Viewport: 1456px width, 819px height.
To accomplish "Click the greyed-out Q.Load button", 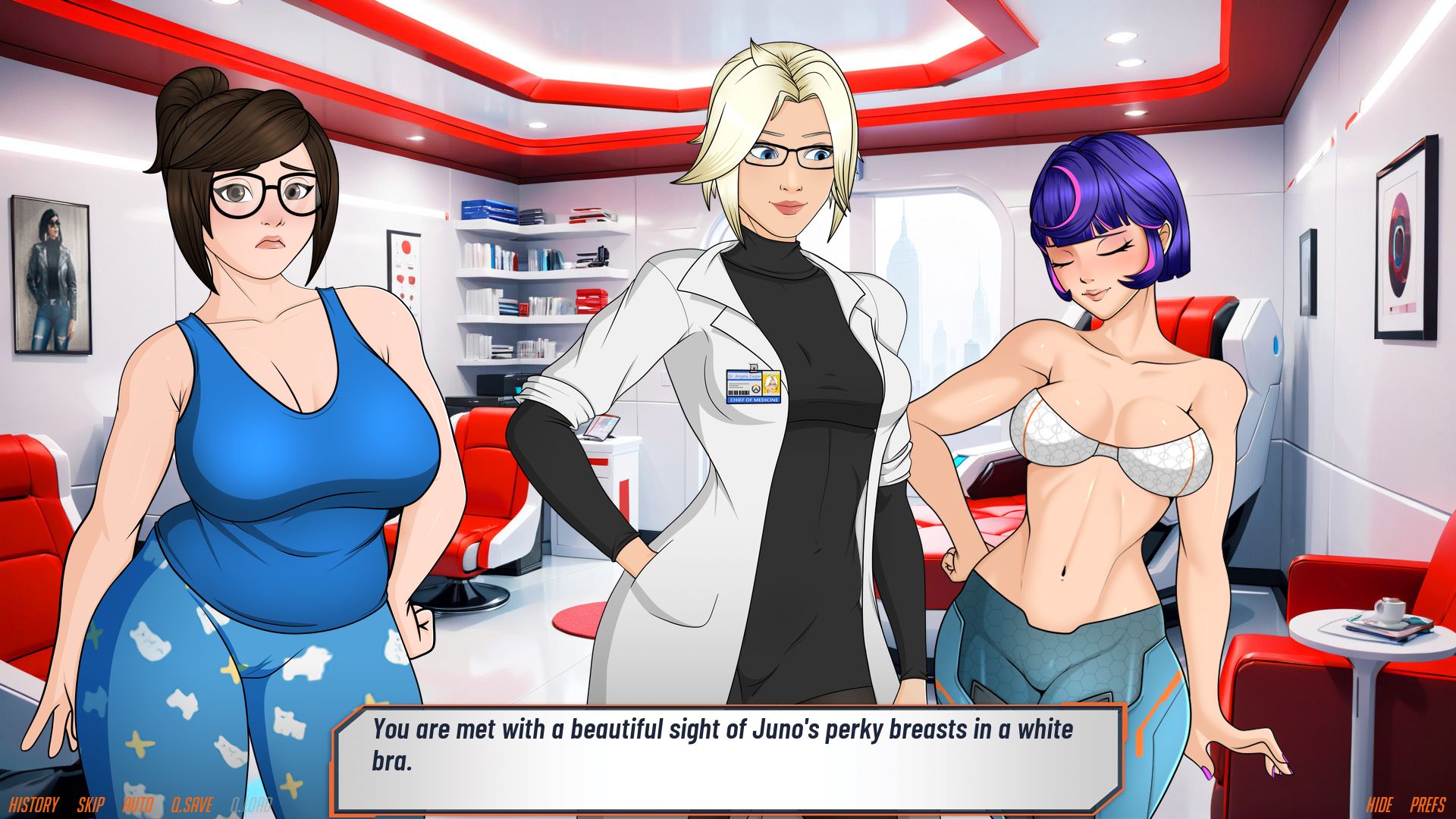I will point(251,805).
